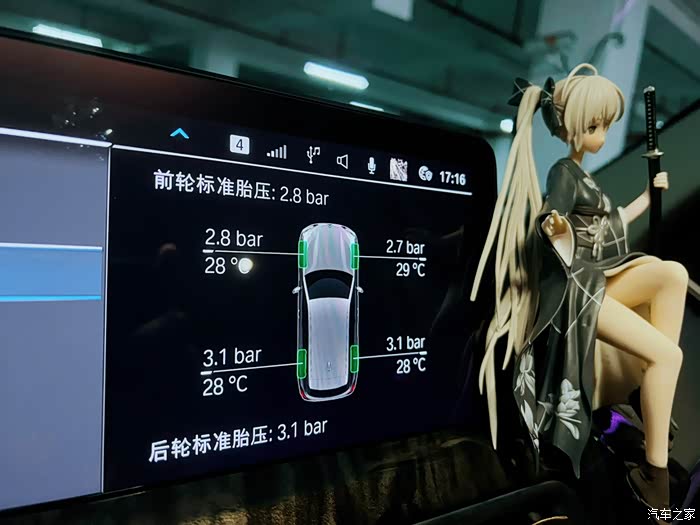
Task: Open the map thumbnail in status bar
Action: (x=397, y=169)
